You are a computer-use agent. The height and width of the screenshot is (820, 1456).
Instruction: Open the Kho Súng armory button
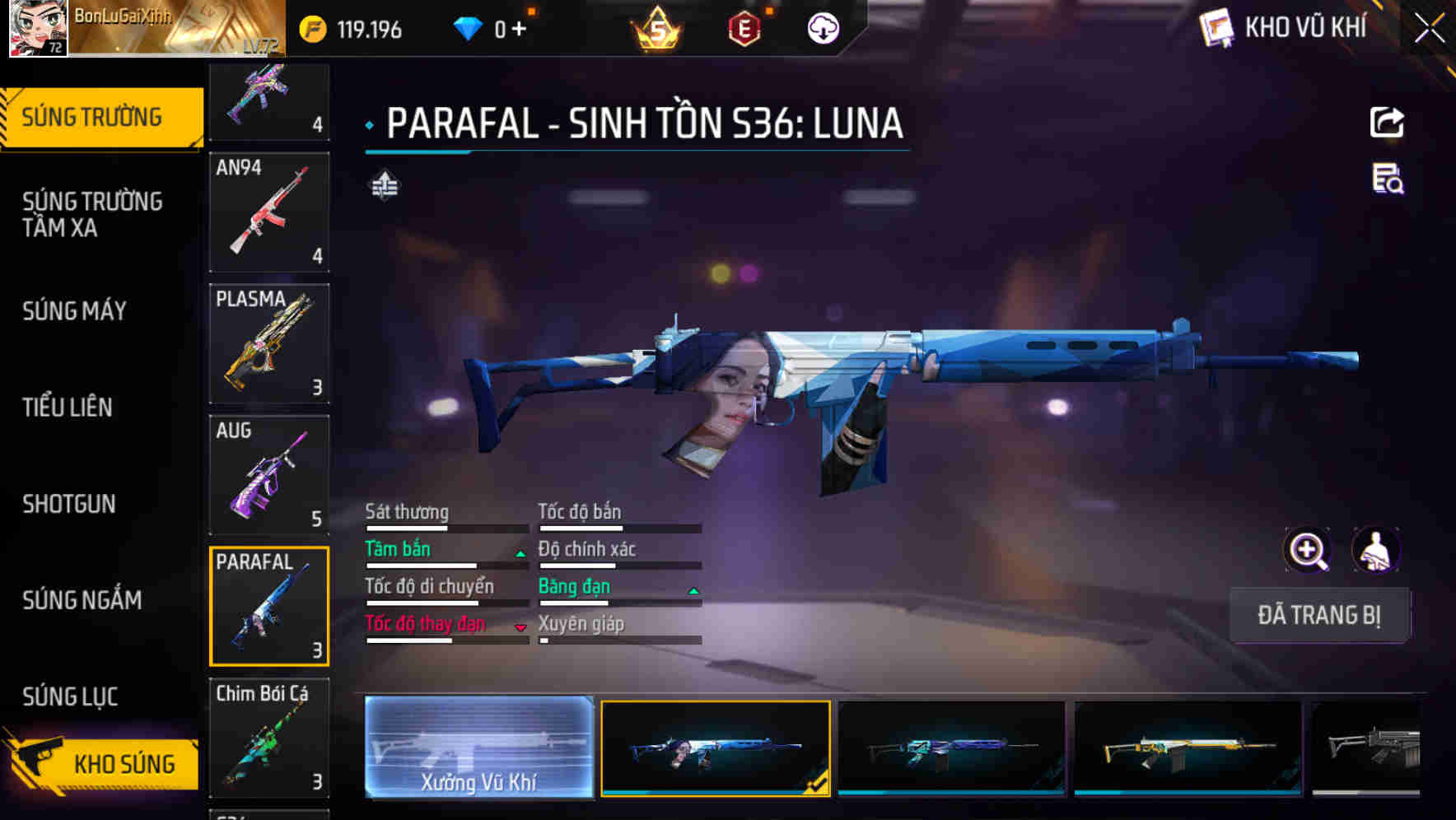pyautogui.click(x=103, y=764)
